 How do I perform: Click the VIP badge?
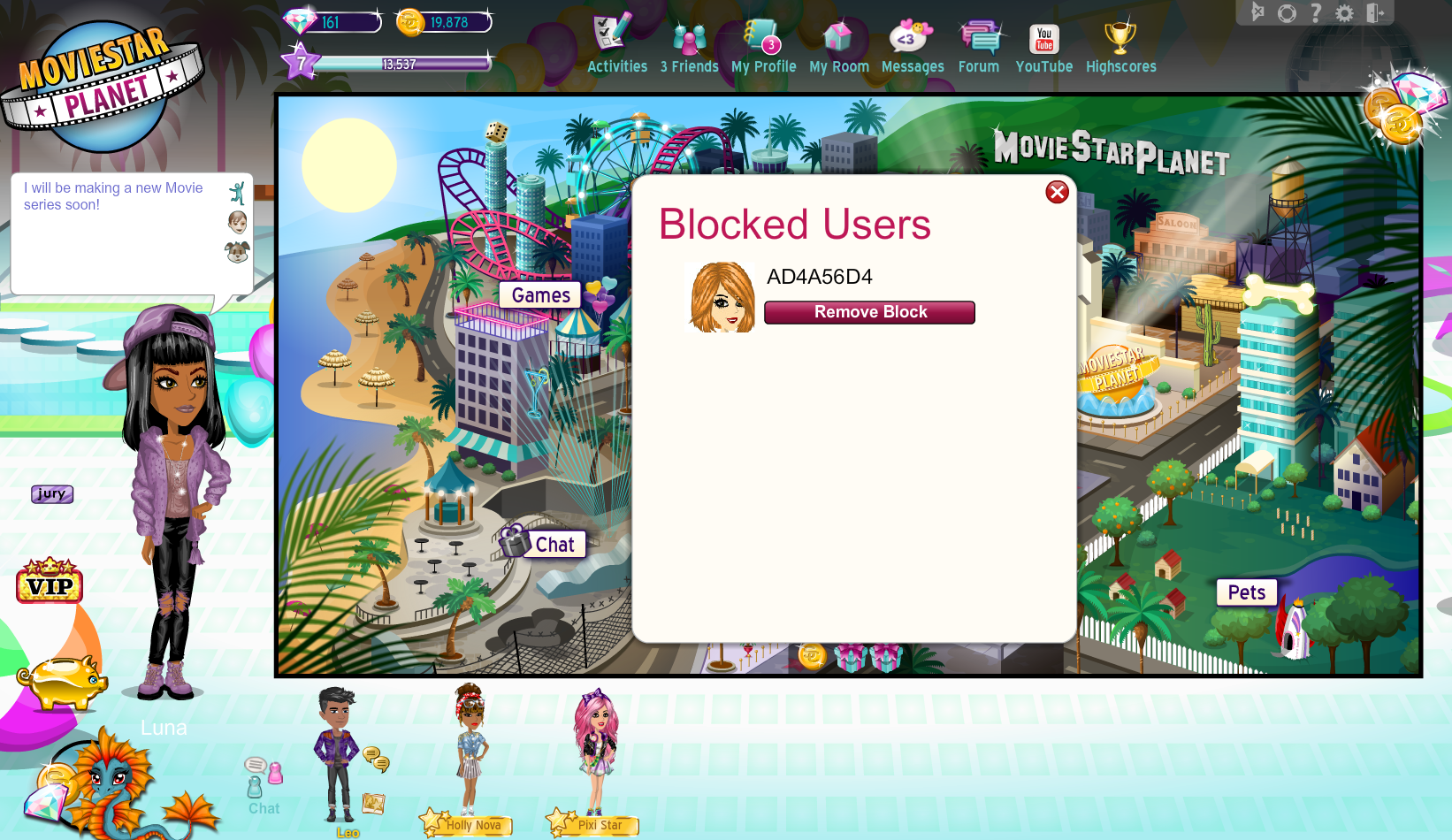50,582
